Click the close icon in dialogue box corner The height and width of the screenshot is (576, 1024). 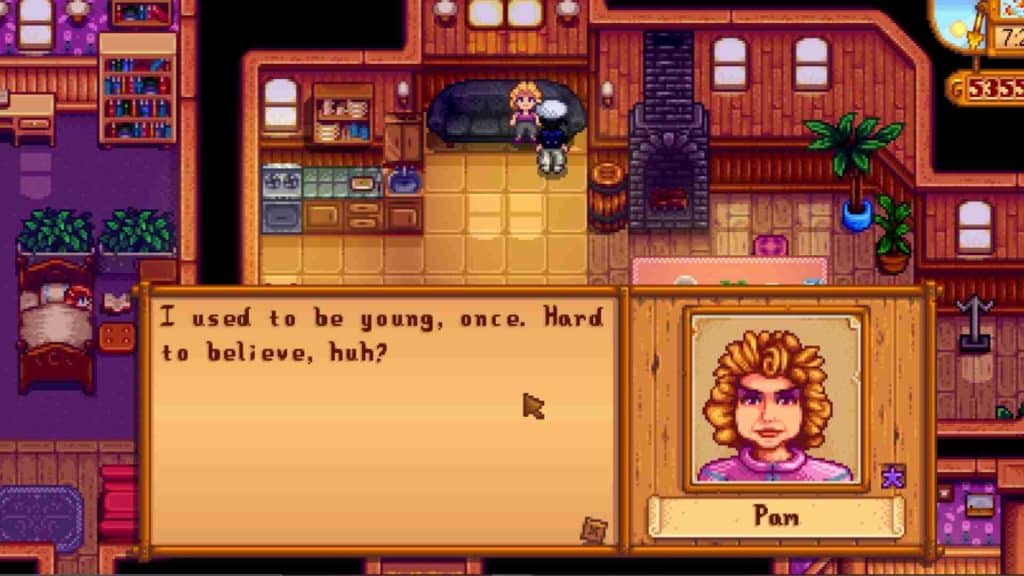pos(594,529)
